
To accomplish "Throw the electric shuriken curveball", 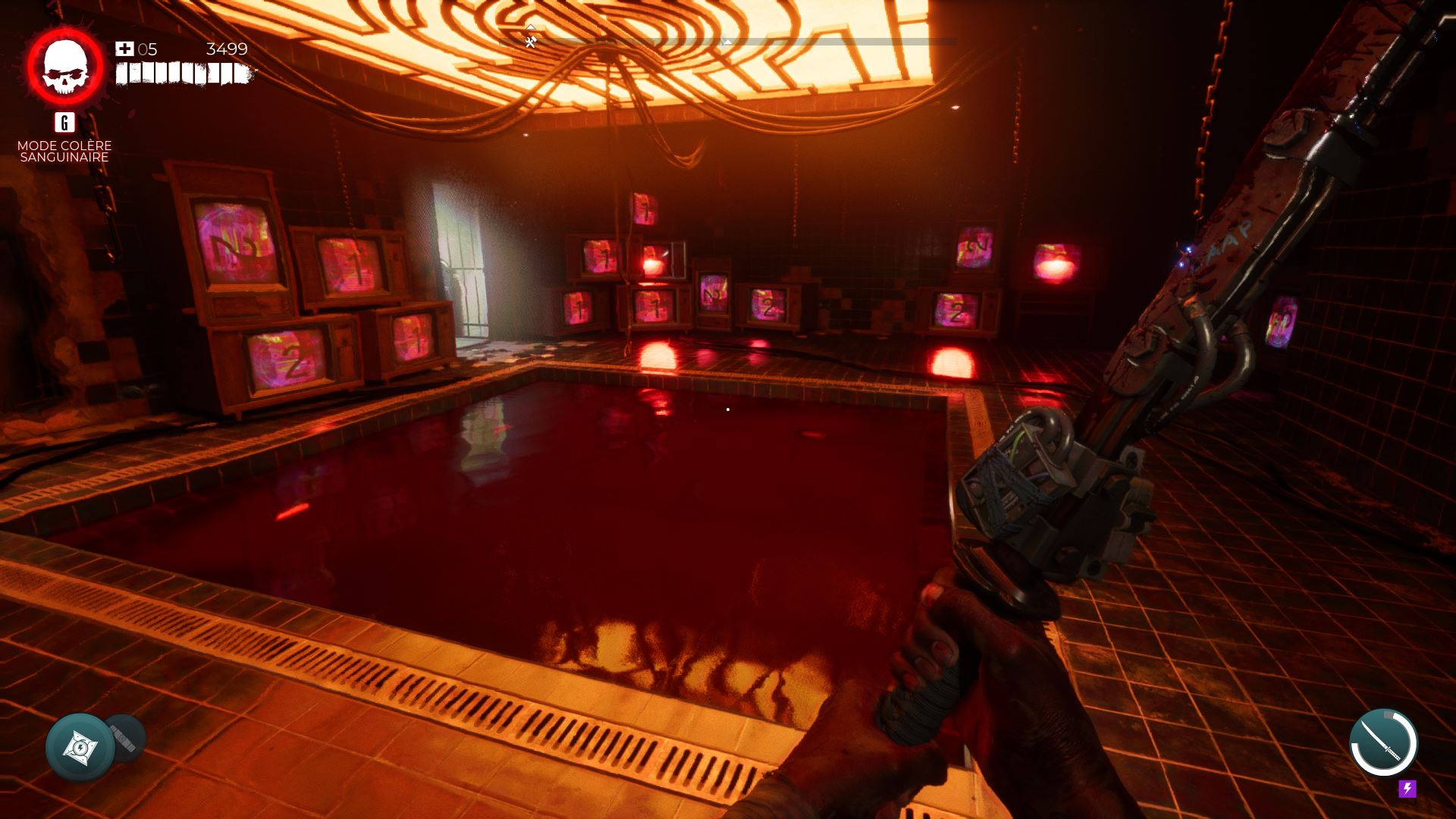I will click(x=80, y=748).
